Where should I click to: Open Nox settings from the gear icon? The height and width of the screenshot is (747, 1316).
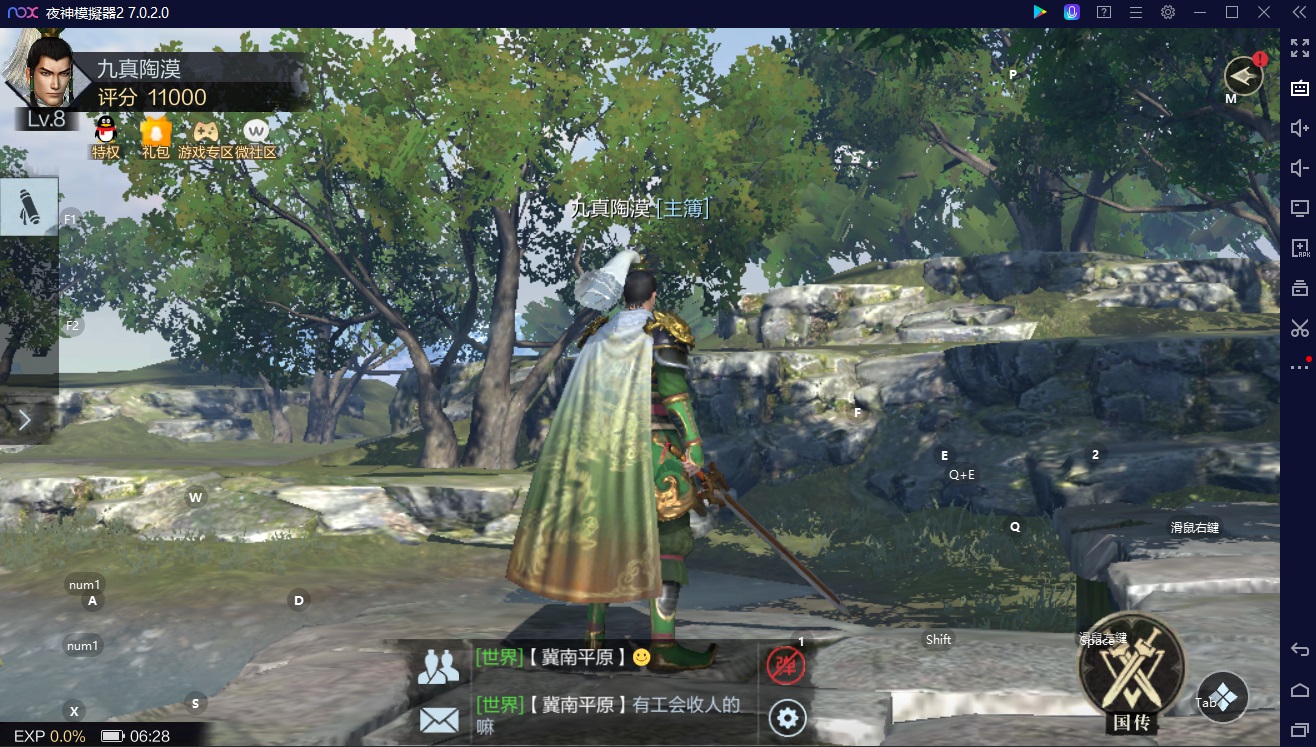coord(1166,12)
